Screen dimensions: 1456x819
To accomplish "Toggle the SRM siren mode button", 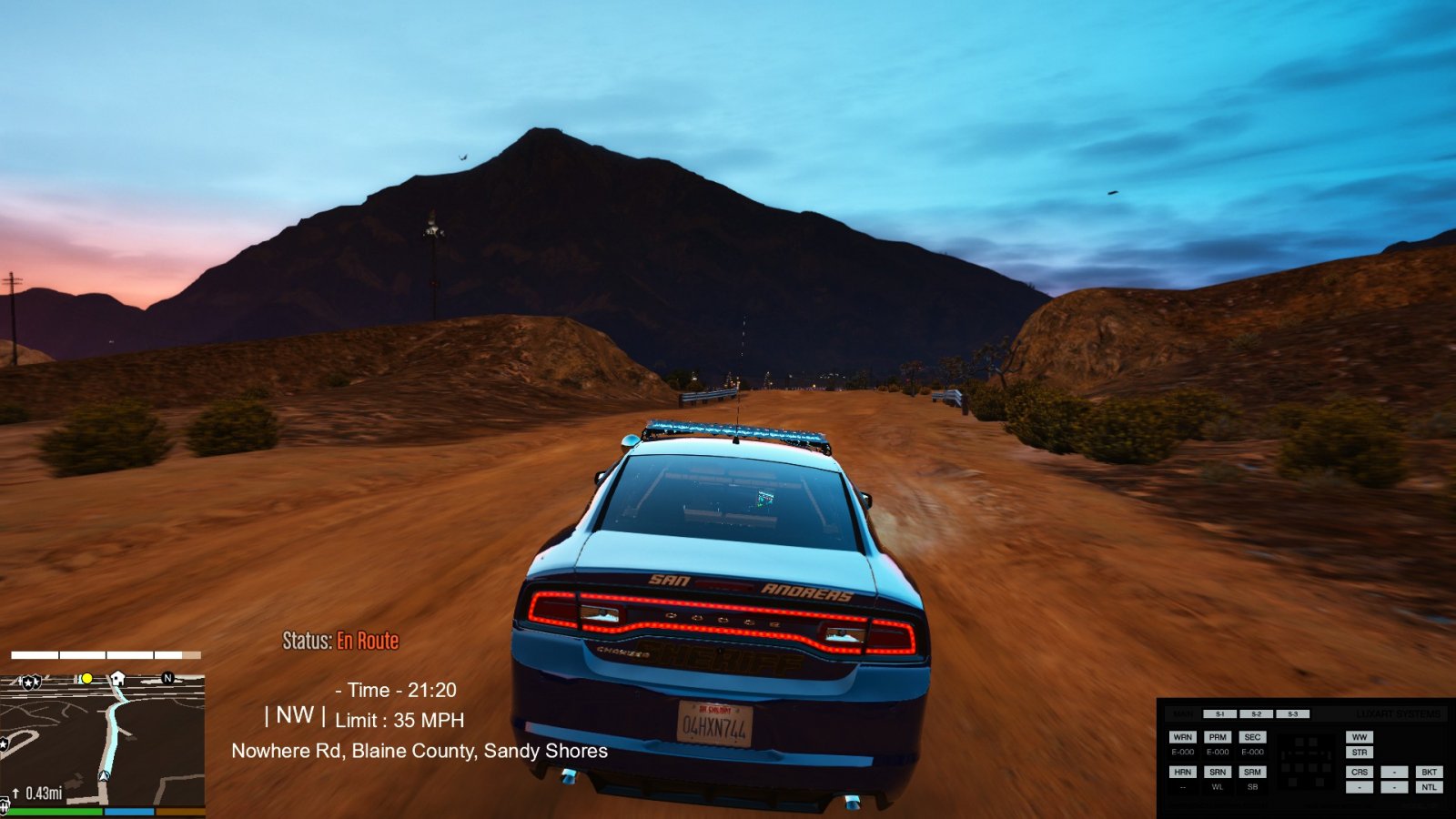I will point(1252,772).
